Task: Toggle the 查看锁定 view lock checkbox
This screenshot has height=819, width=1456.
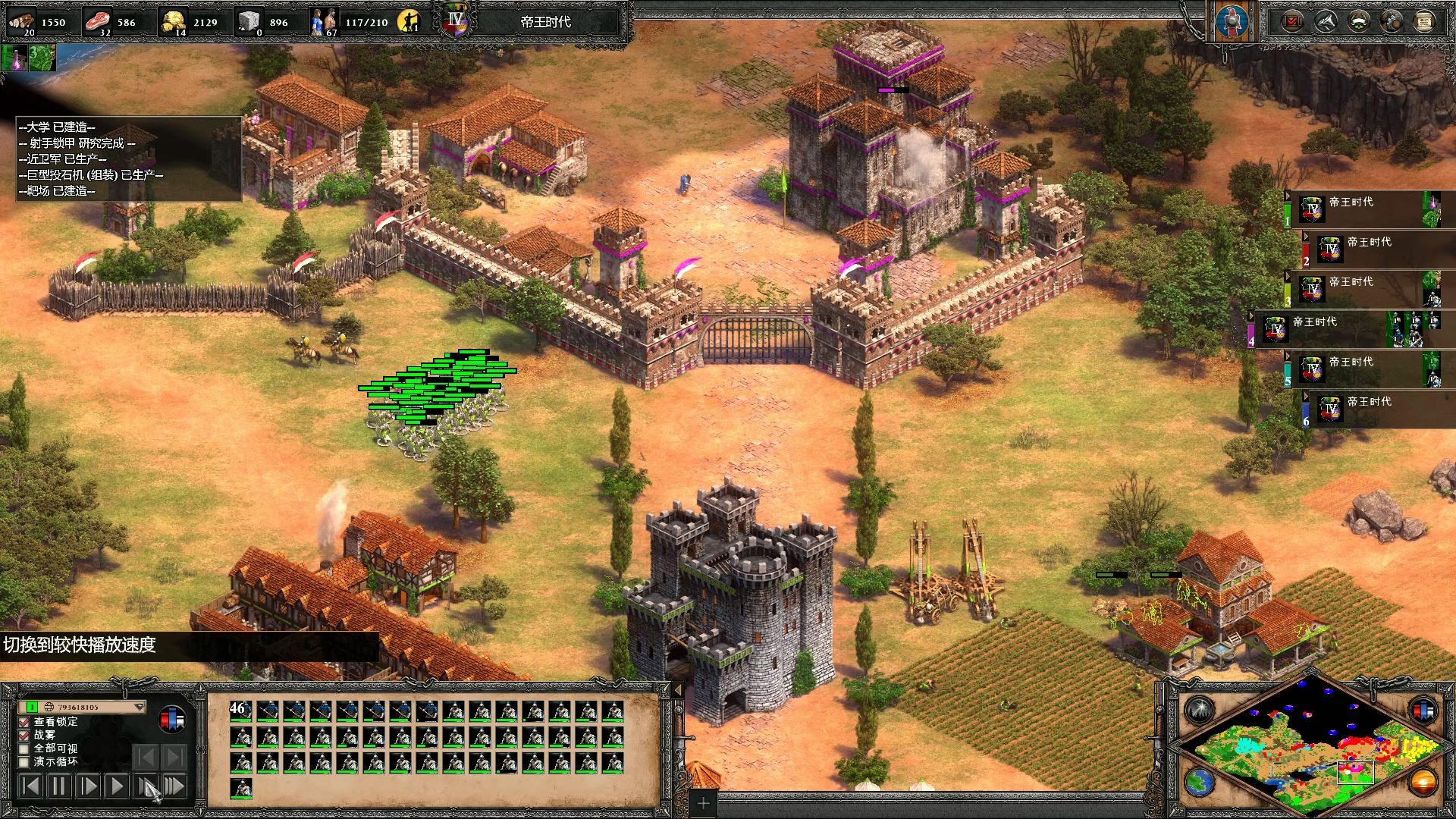Action: [x=24, y=722]
